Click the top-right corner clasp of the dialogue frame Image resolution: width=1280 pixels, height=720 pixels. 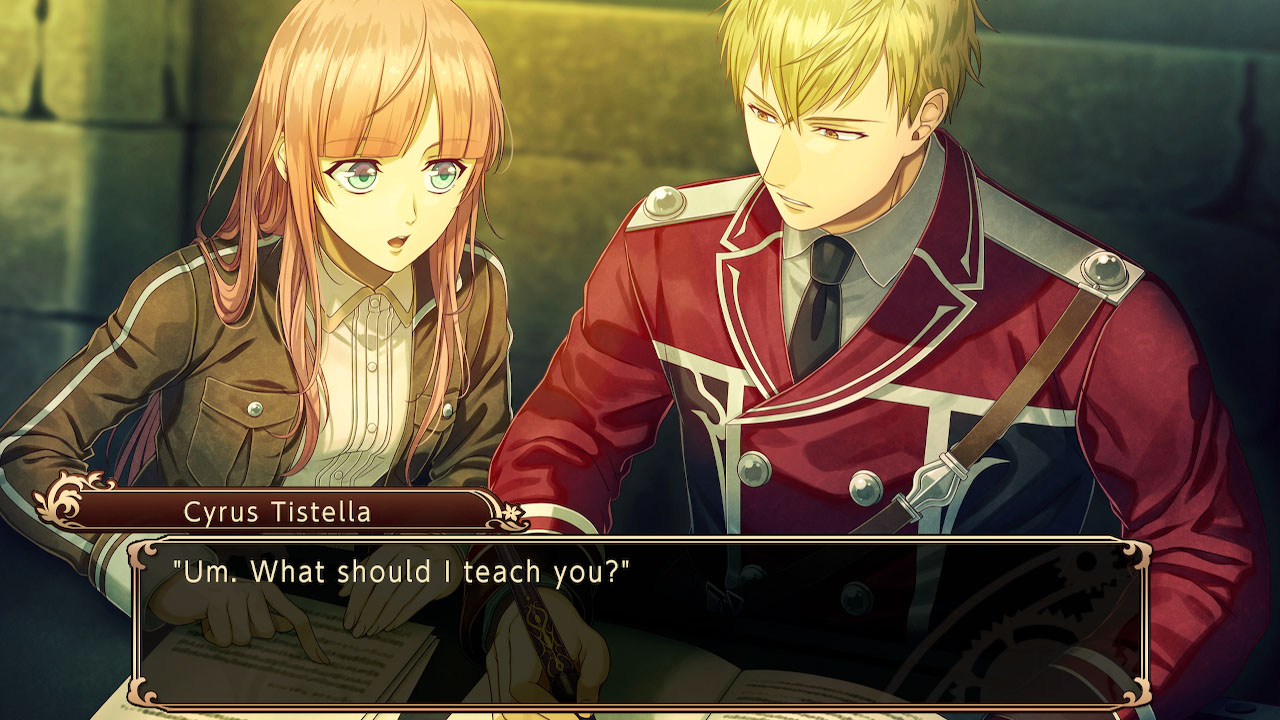coord(1137,550)
